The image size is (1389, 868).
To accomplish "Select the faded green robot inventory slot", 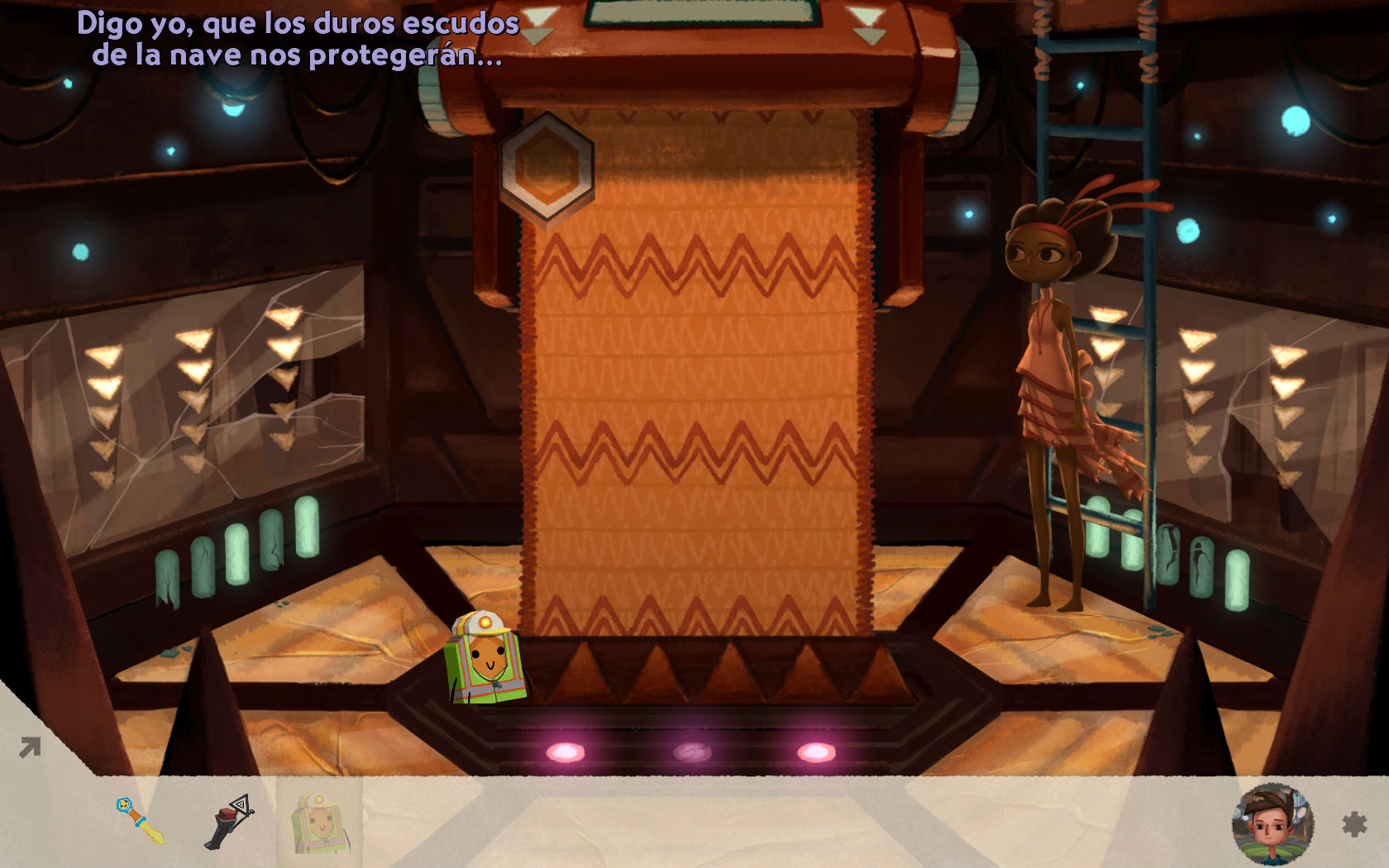I will (x=320, y=823).
